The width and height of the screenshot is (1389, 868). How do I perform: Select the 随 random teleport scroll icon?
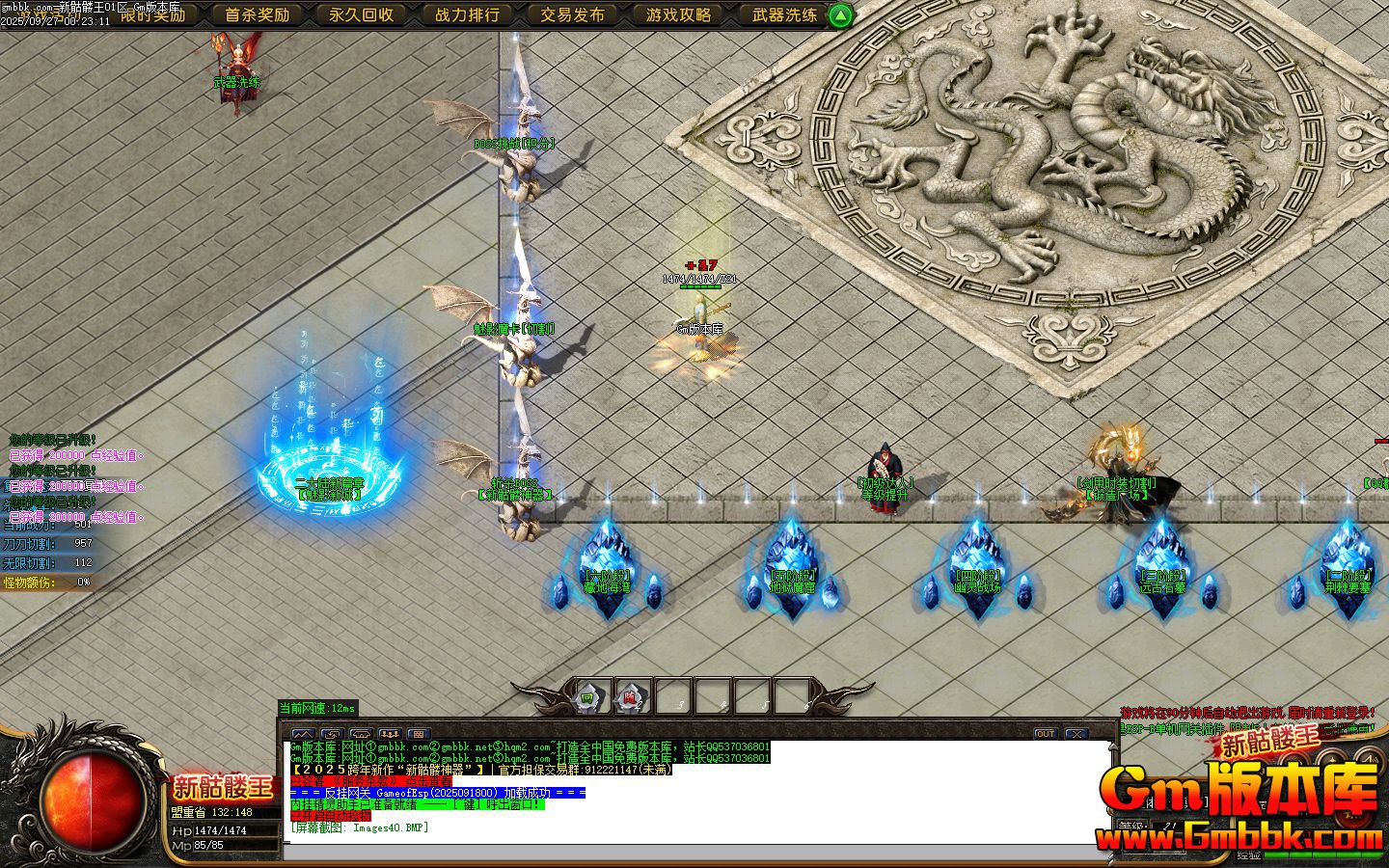631,696
